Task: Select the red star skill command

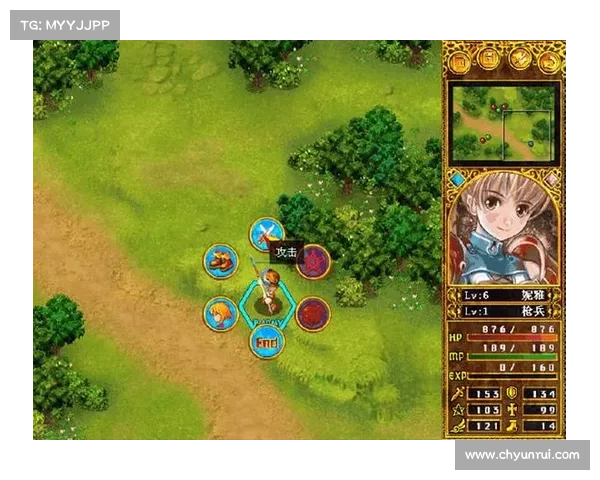Action: click(x=313, y=262)
